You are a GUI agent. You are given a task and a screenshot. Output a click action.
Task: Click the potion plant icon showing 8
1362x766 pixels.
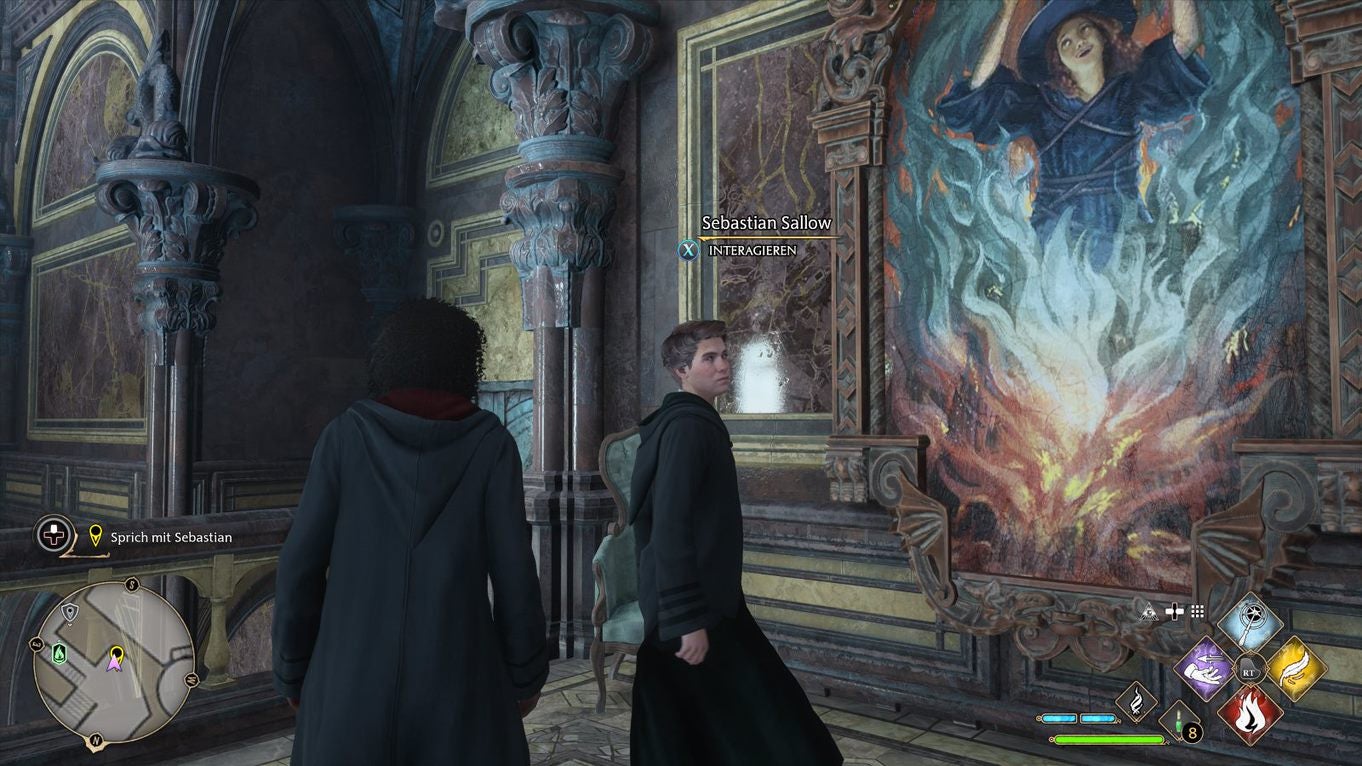1179,722
